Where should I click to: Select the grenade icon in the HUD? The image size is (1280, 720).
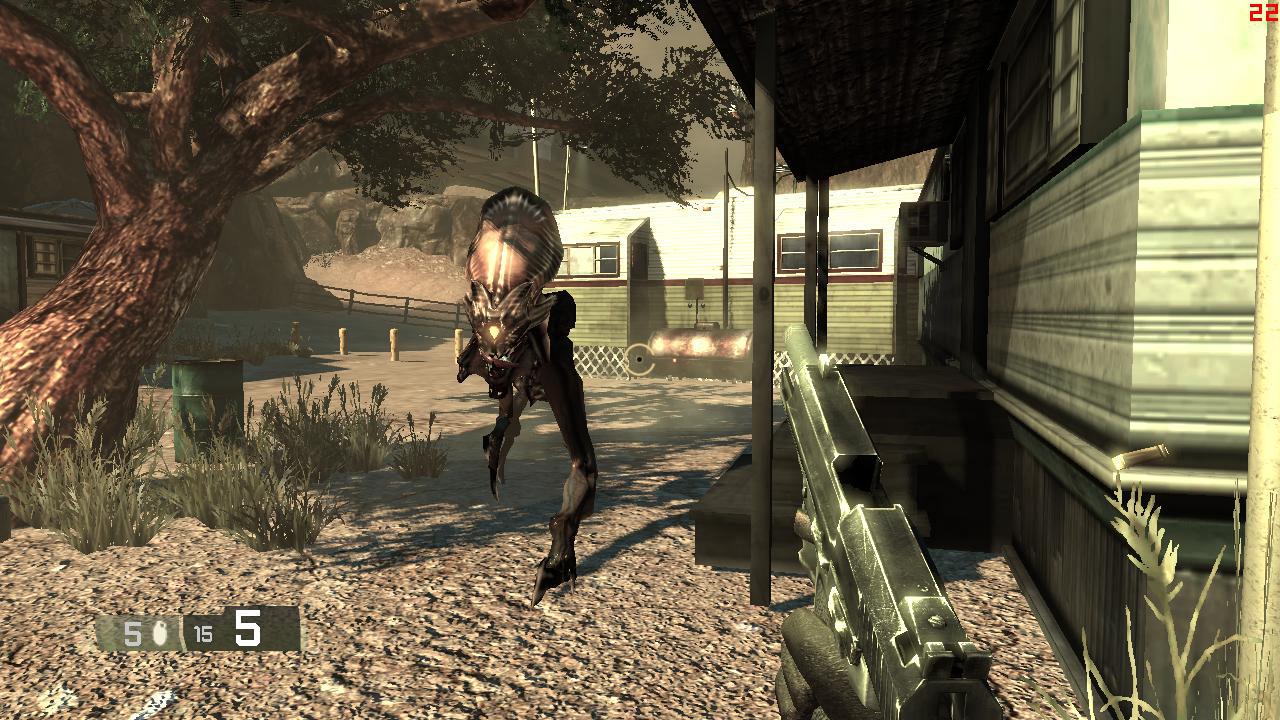pyautogui.click(x=160, y=633)
